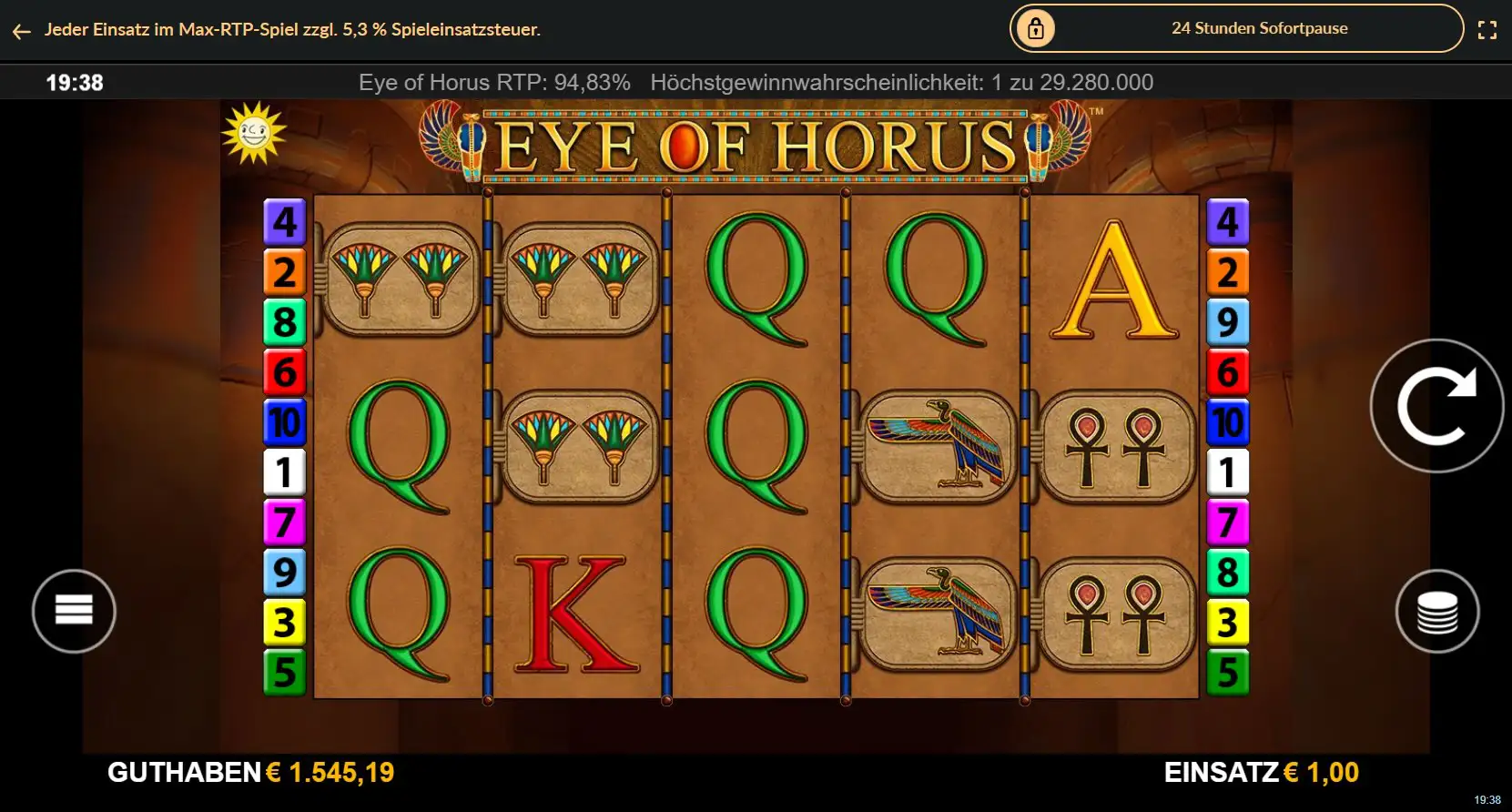The height and width of the screenshot is (812, 1512).
Task: Open the hamburger game menu
Action: coord(74,611)
